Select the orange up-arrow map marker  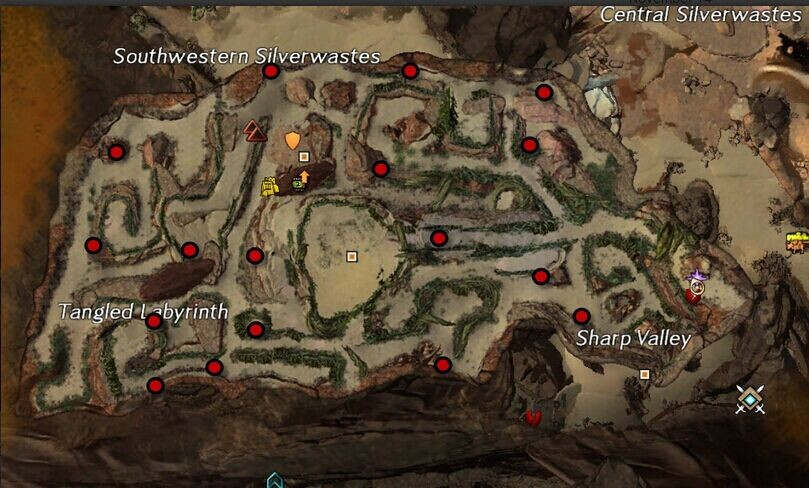tap(304, 176)
